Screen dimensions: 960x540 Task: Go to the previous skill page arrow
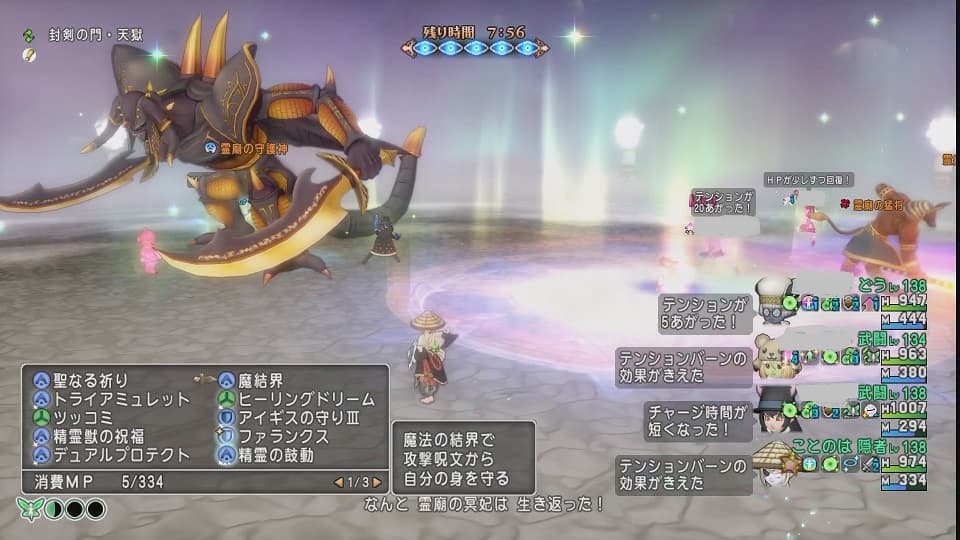pyautogui.click(x=339, y=483)
